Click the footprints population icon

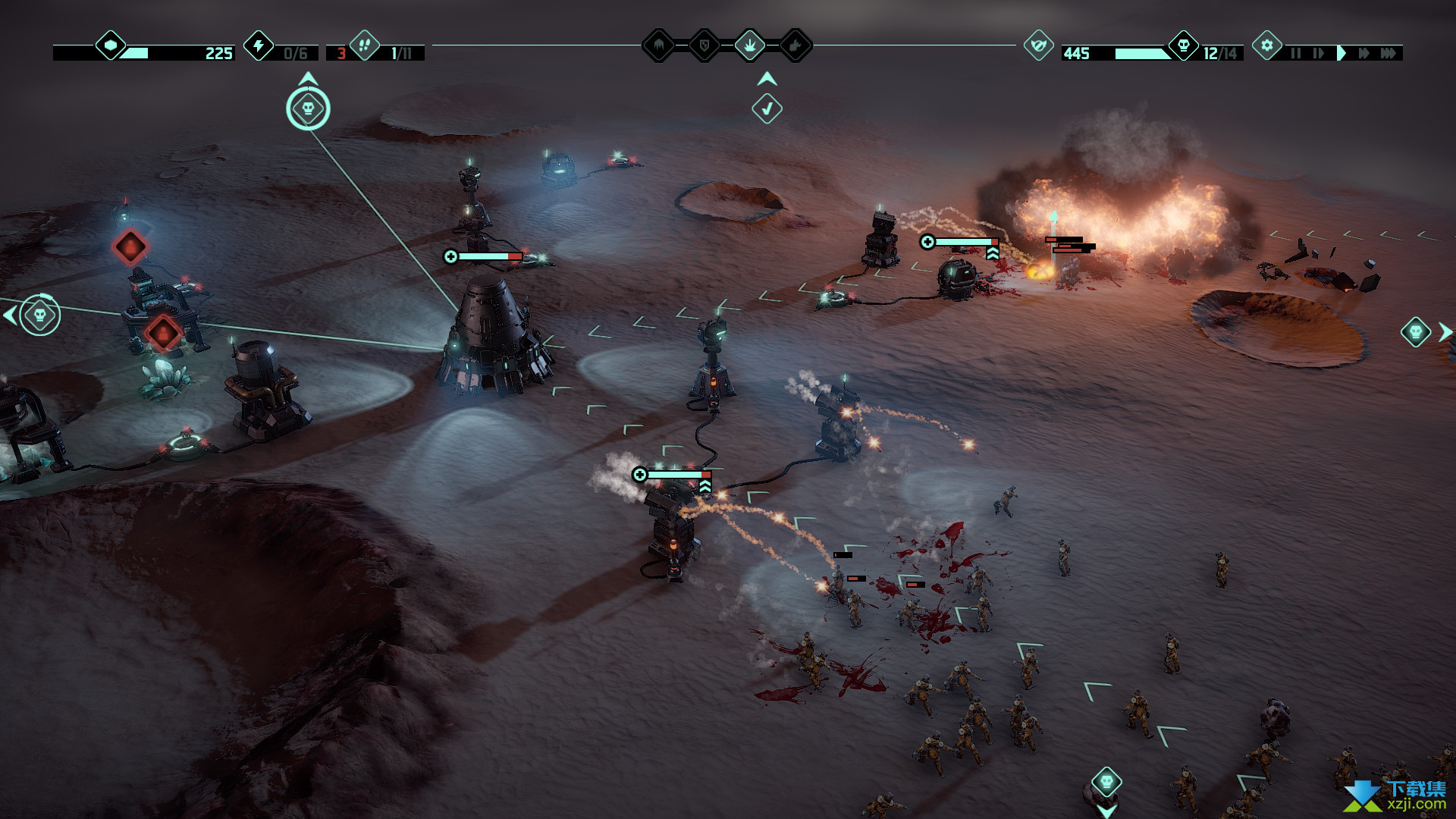coord(365,45)
